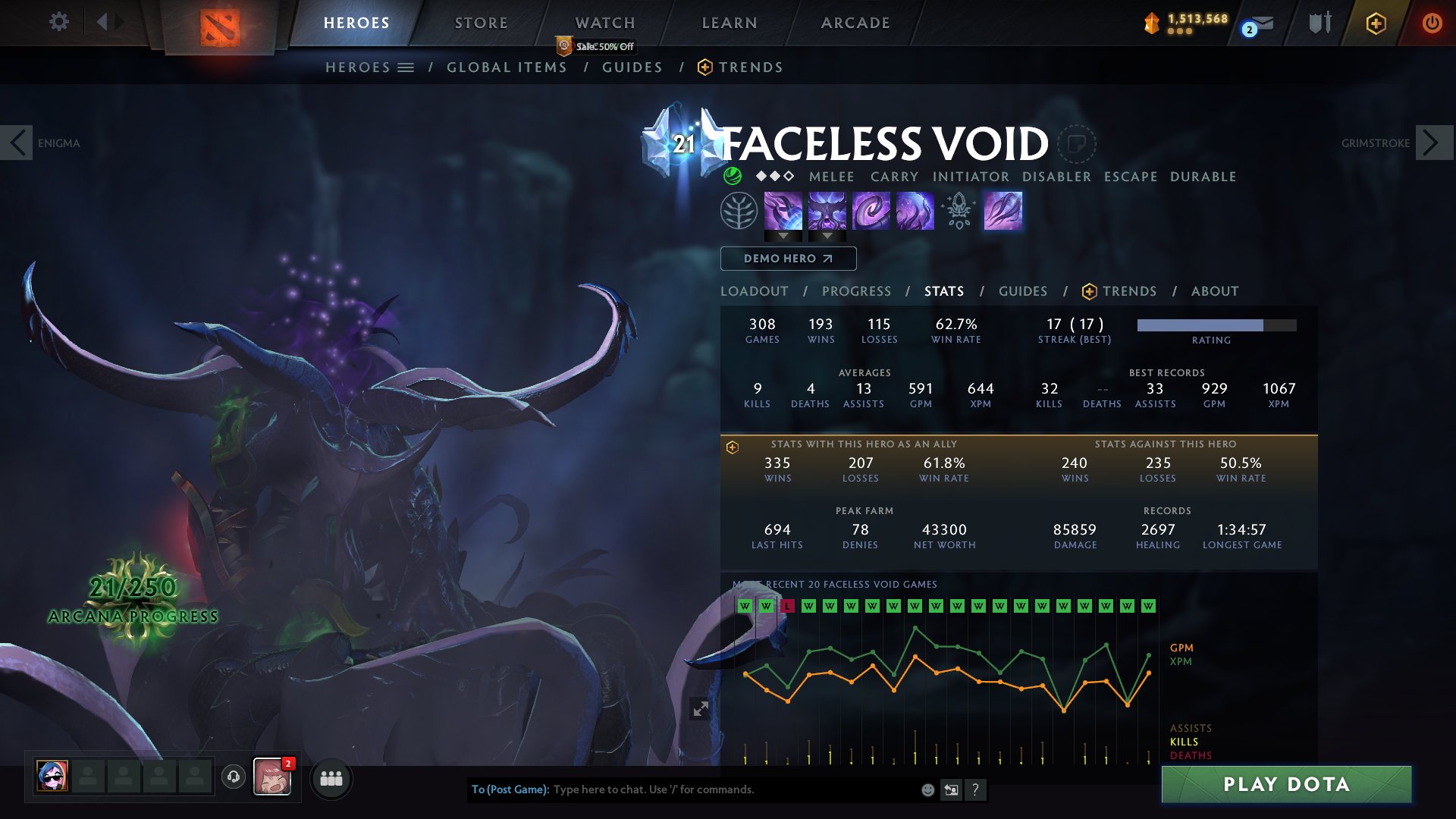Toggle the voice chat headphone icon

234,777
